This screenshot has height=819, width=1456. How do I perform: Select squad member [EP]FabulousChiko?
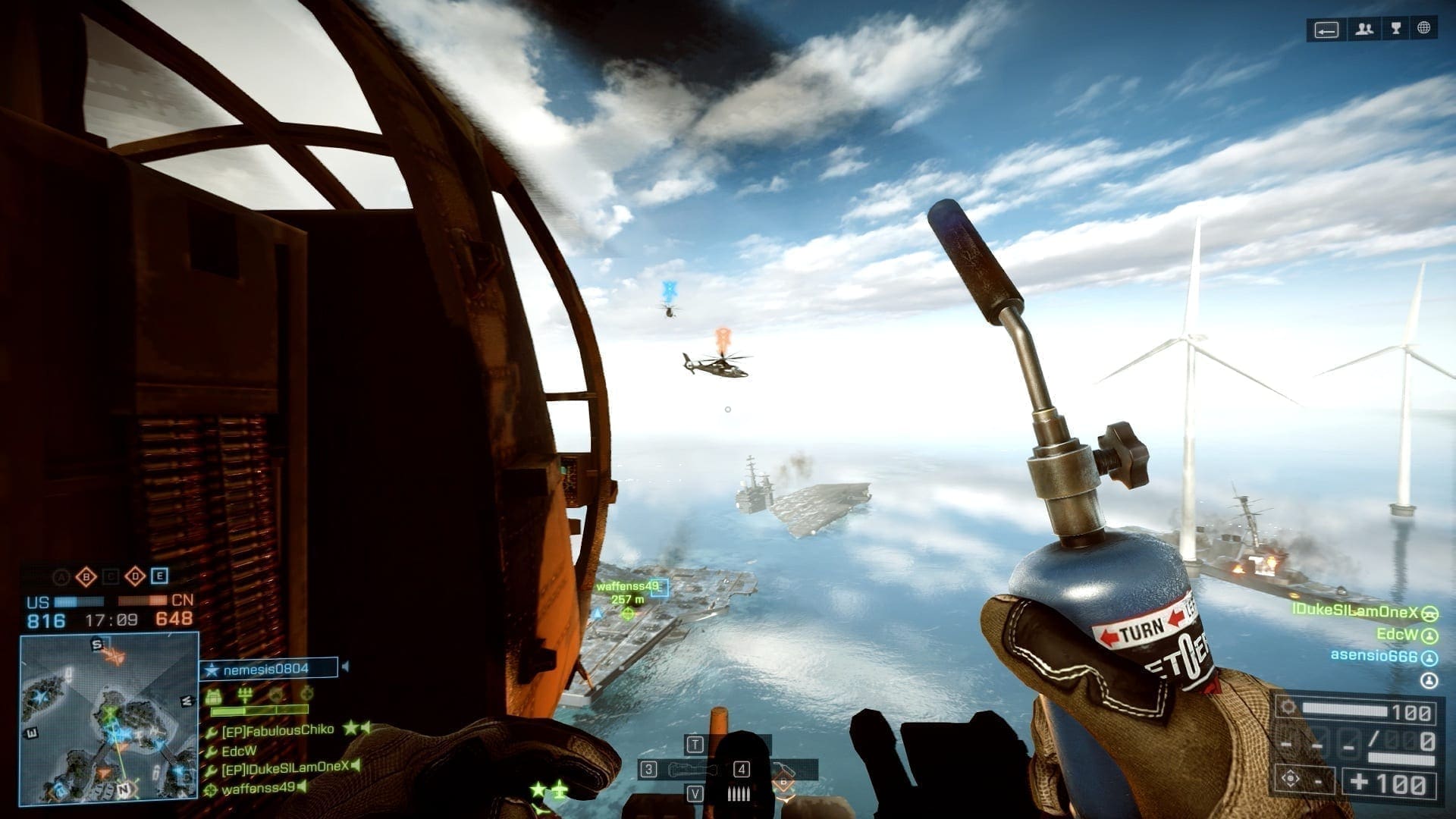pos(278,730)
